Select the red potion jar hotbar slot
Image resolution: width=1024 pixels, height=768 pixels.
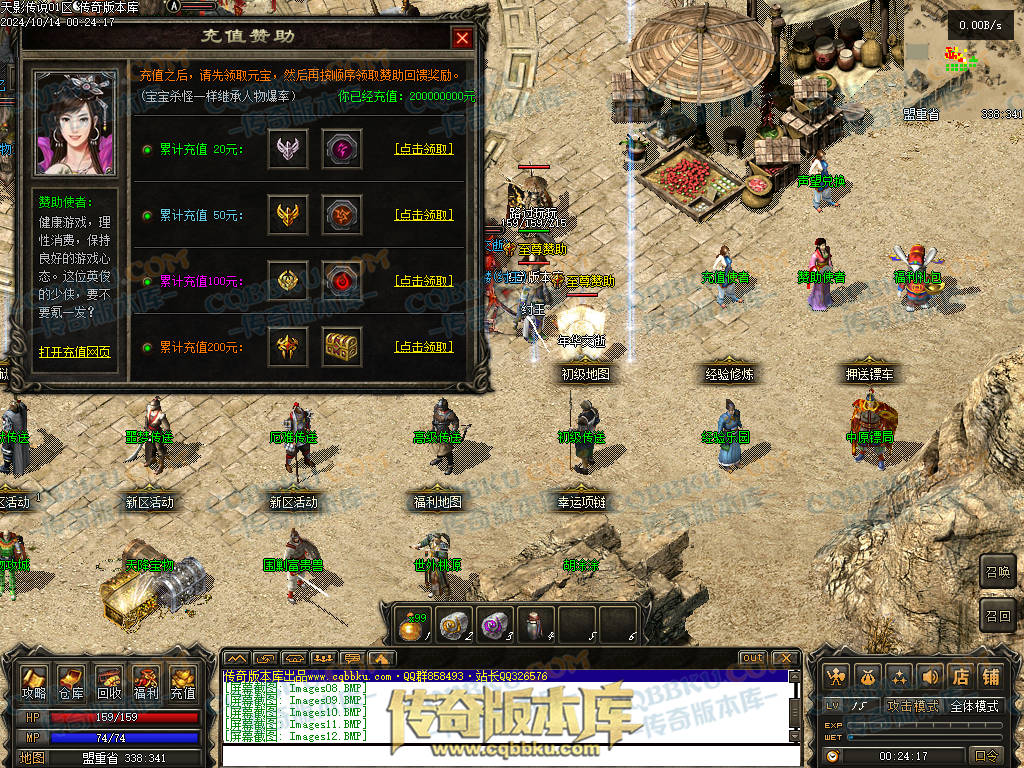point(535,626)
